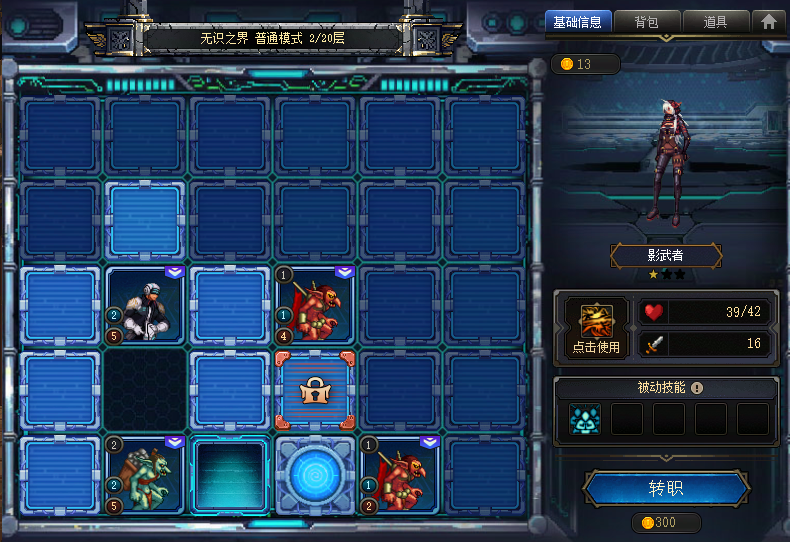
Task: Open the 被动技能 info exclamation icon
Action: 697,388
